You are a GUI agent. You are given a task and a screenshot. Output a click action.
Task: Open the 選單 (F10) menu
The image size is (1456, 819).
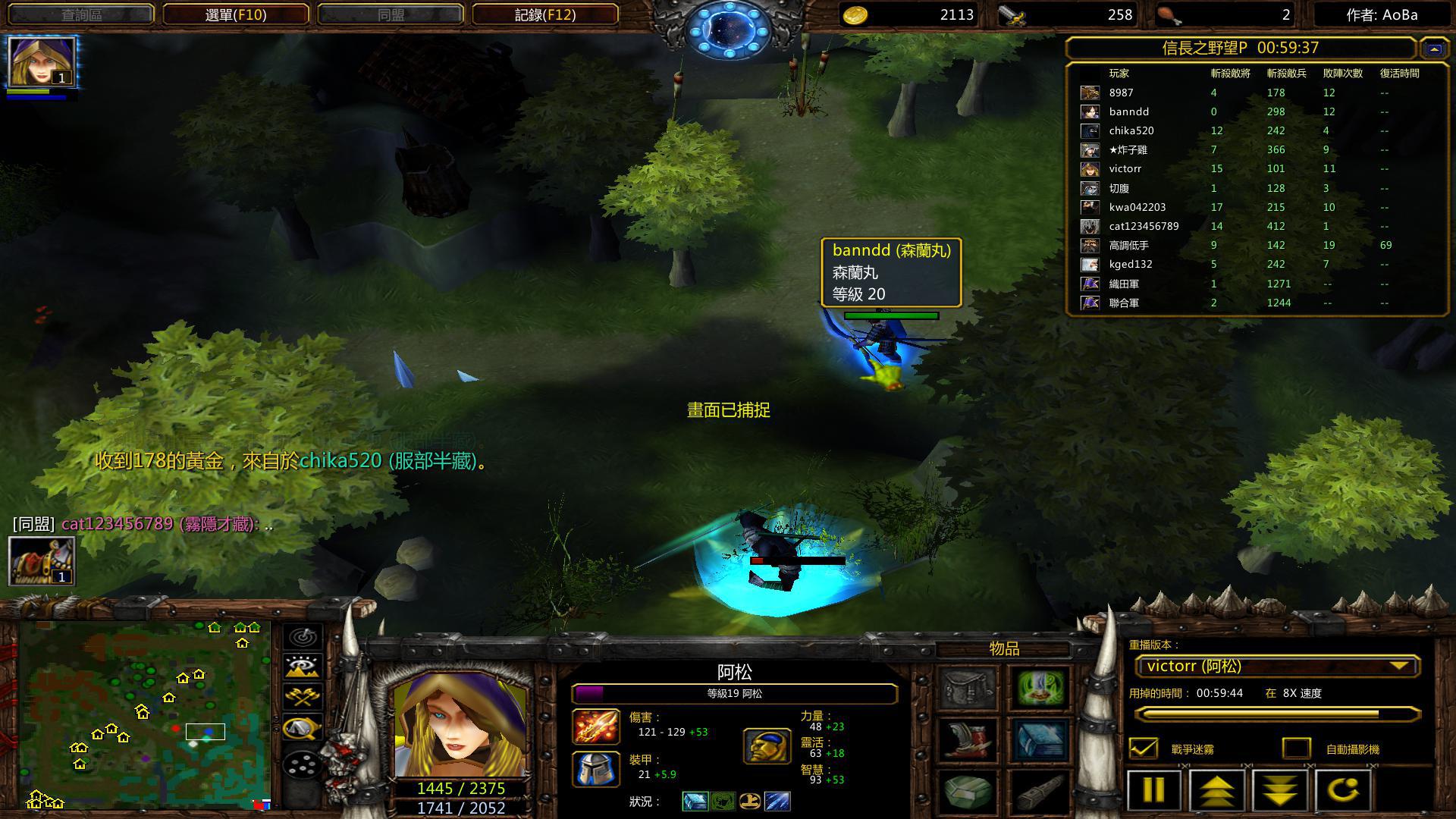[236, 14]
